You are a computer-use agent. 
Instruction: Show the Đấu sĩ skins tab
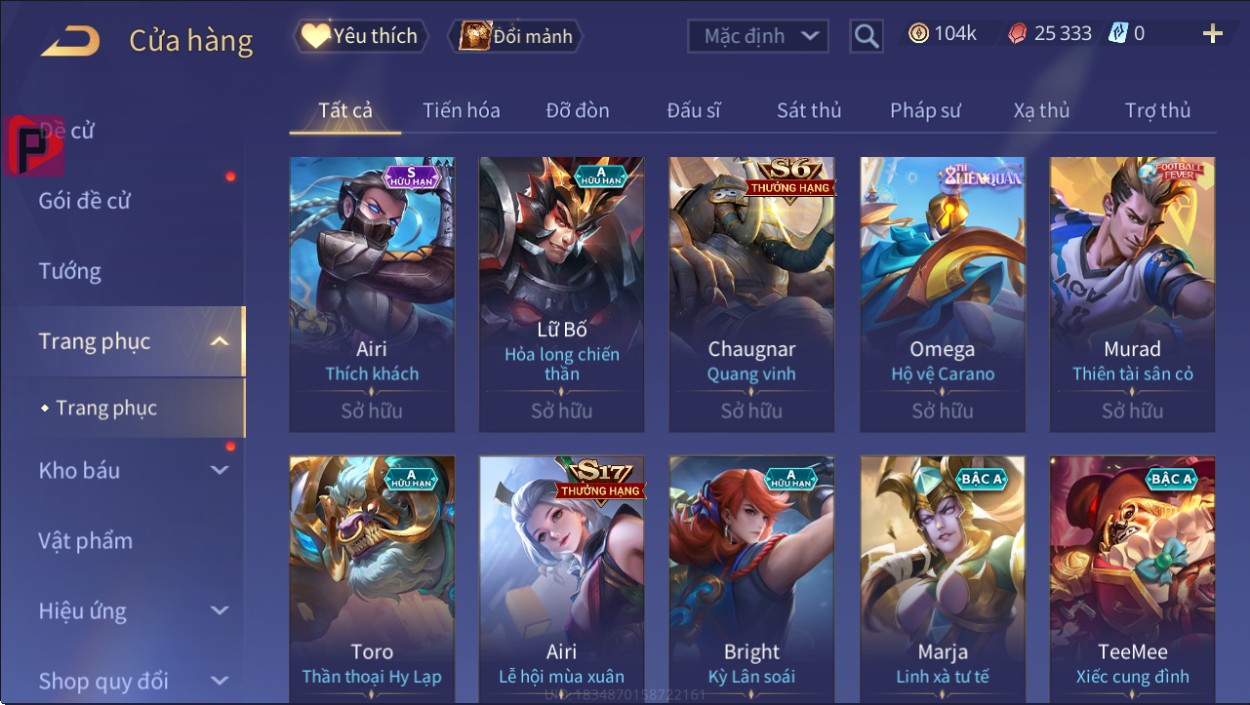tap(693, 110)
